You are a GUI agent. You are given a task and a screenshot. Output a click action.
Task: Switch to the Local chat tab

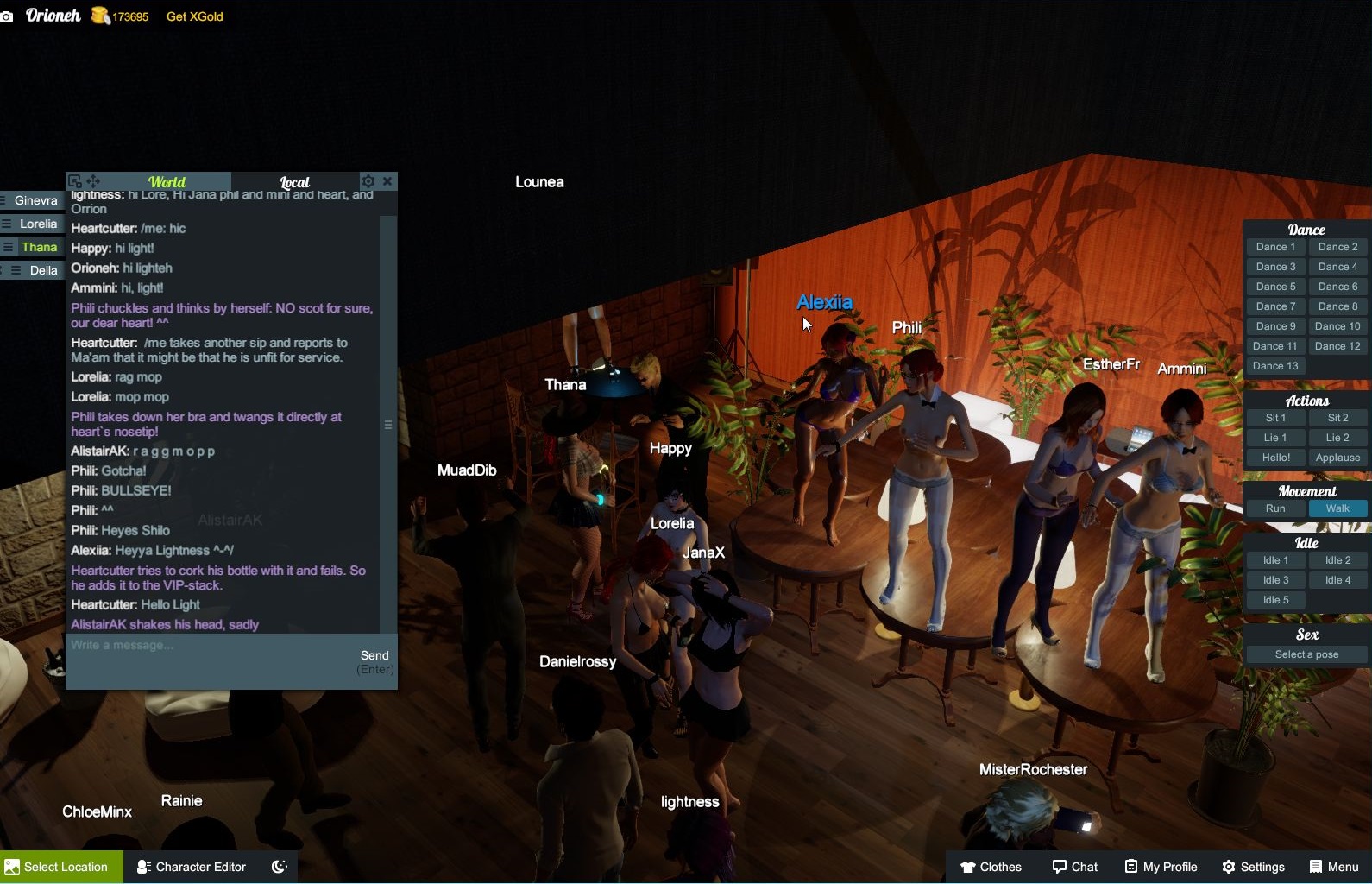click(x=294, y=181)
